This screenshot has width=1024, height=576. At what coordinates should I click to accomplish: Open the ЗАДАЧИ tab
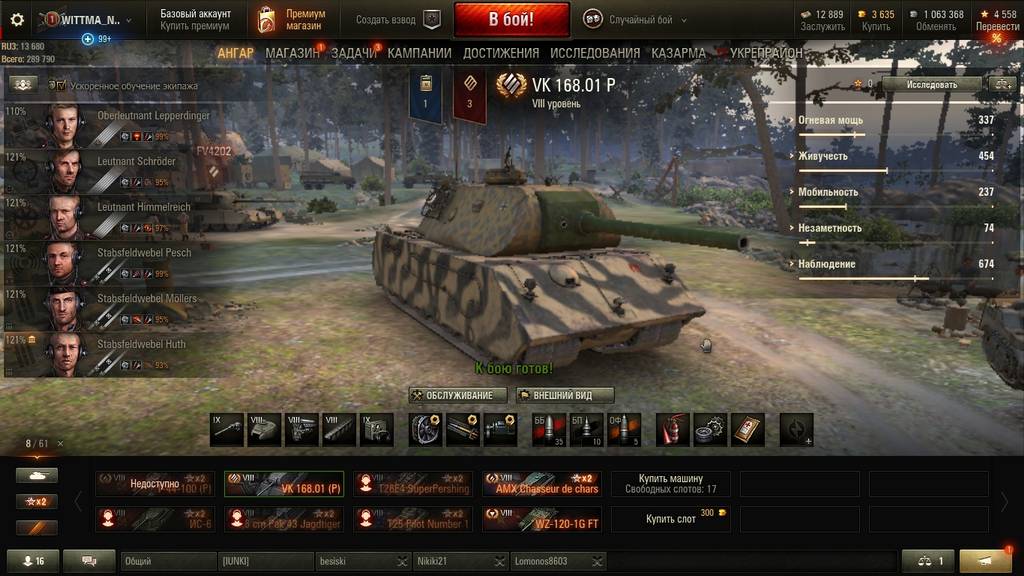coord(353,53)
